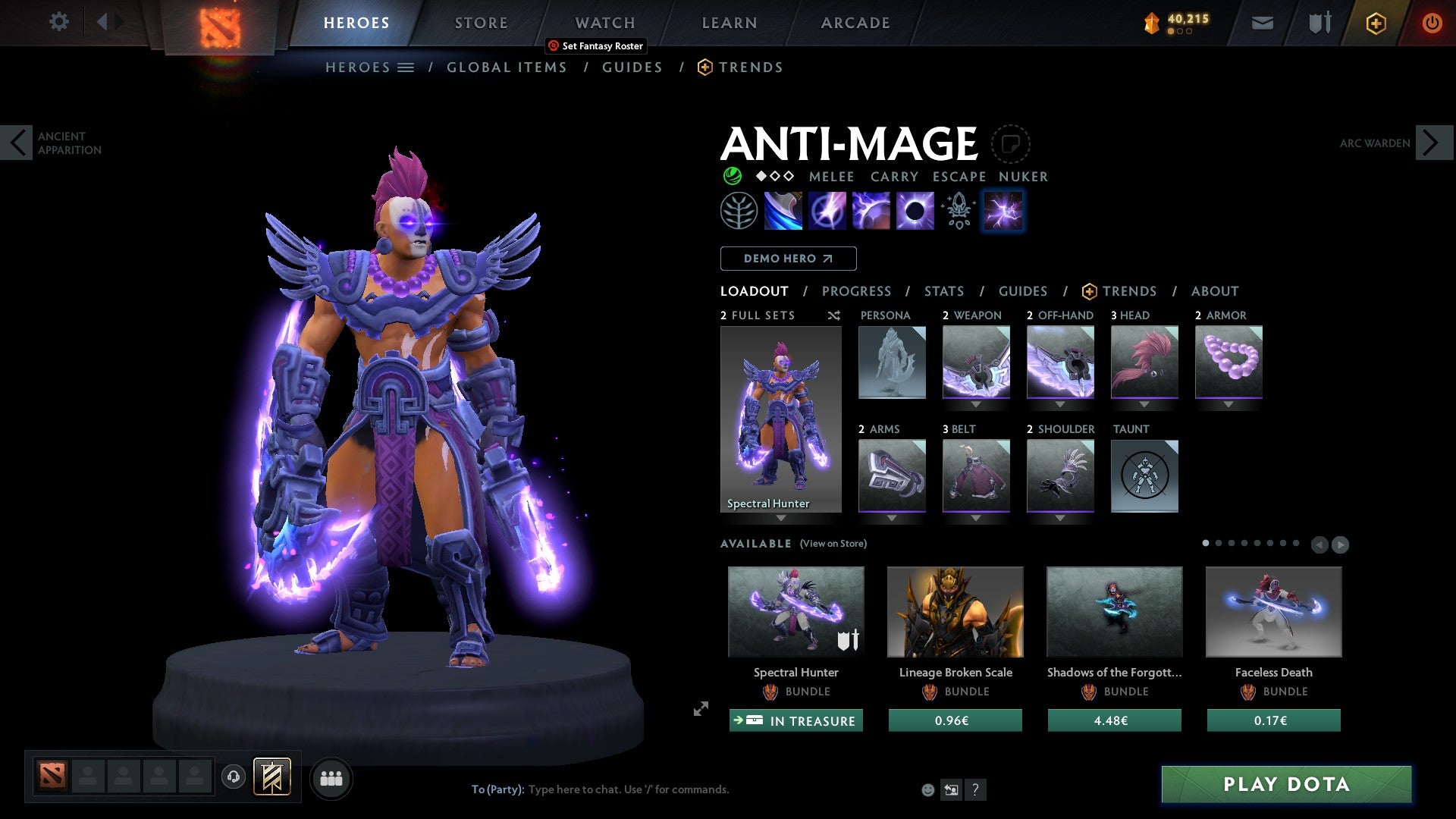Open the friends list icon
This screenshot has width=1456, height=819.
click(x=331, y=778)
